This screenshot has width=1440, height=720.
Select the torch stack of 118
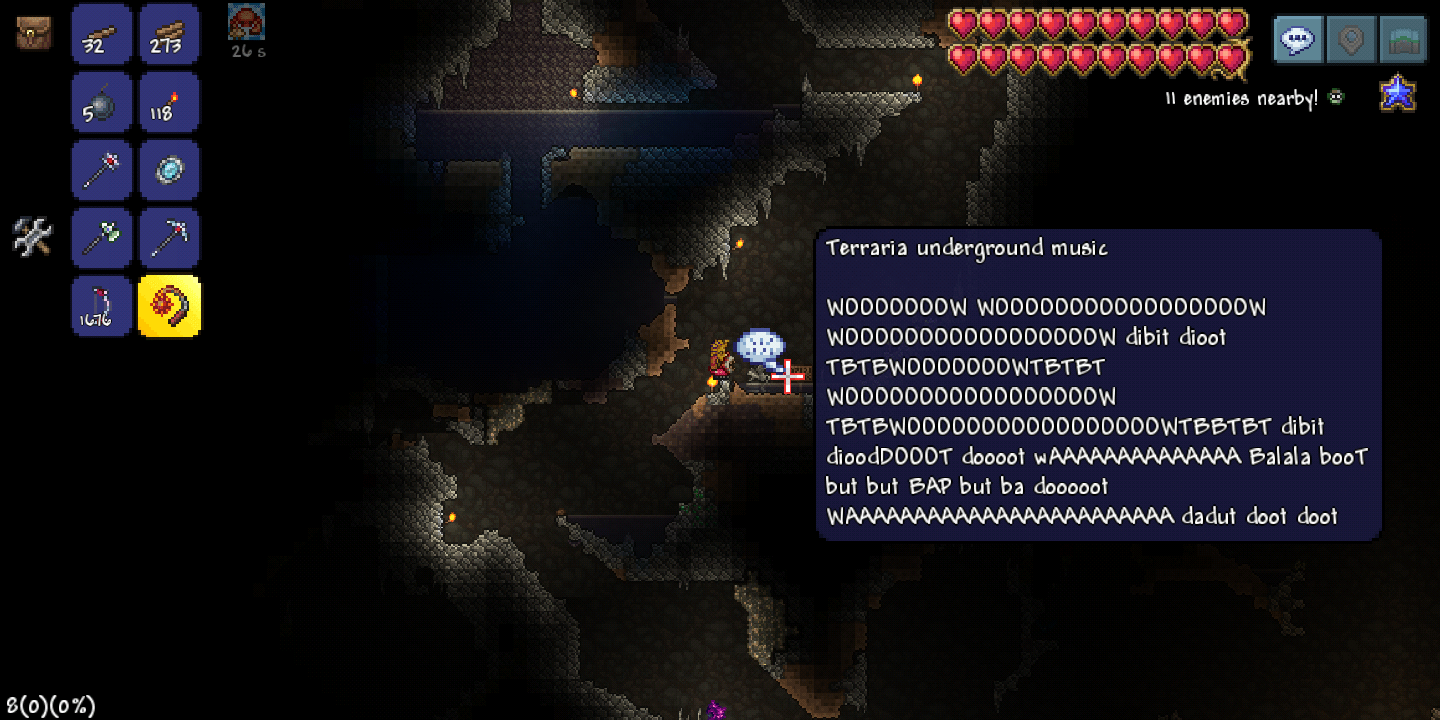click(169, 102)
